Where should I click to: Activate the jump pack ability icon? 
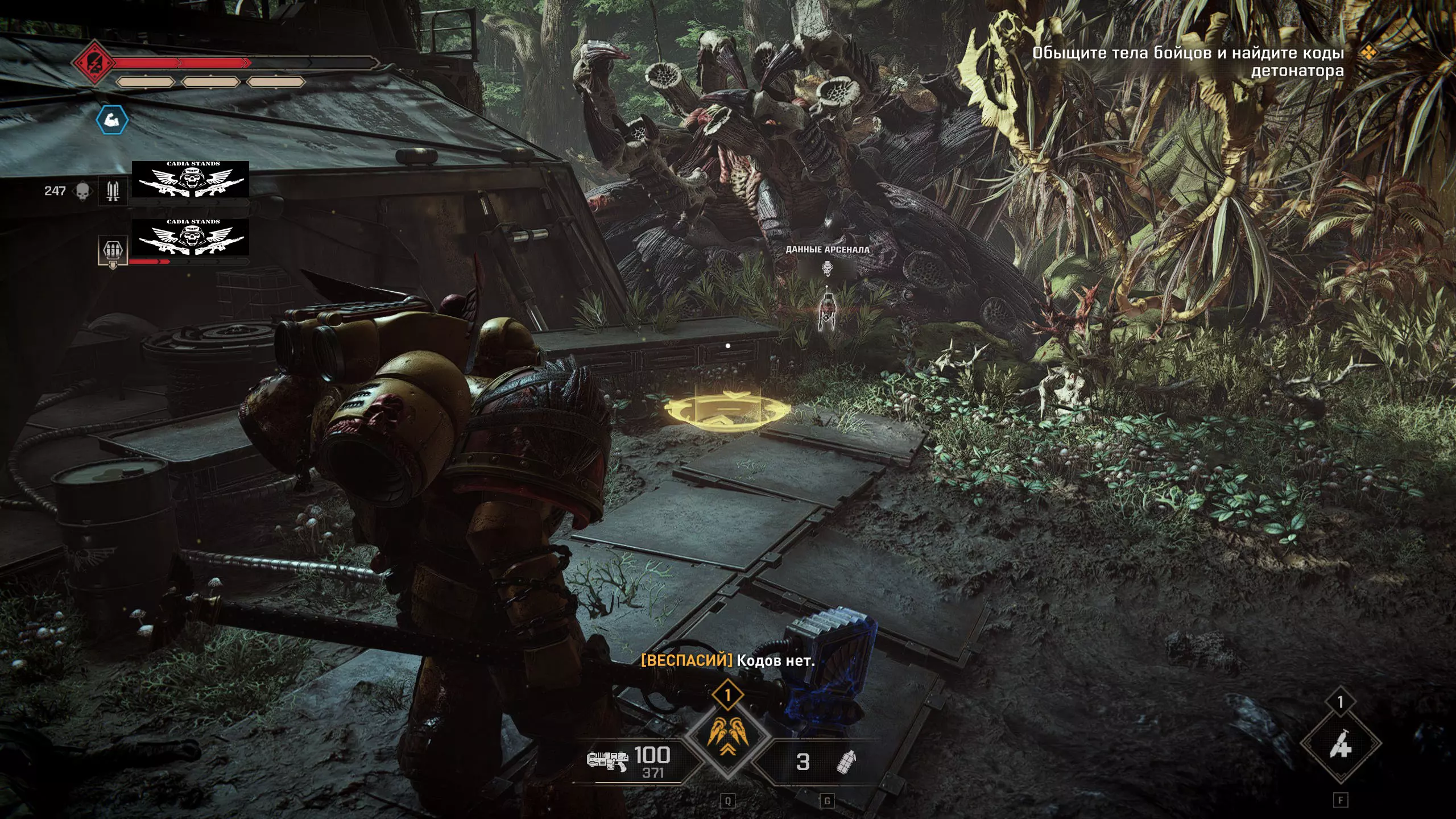[x=727, y=738]
